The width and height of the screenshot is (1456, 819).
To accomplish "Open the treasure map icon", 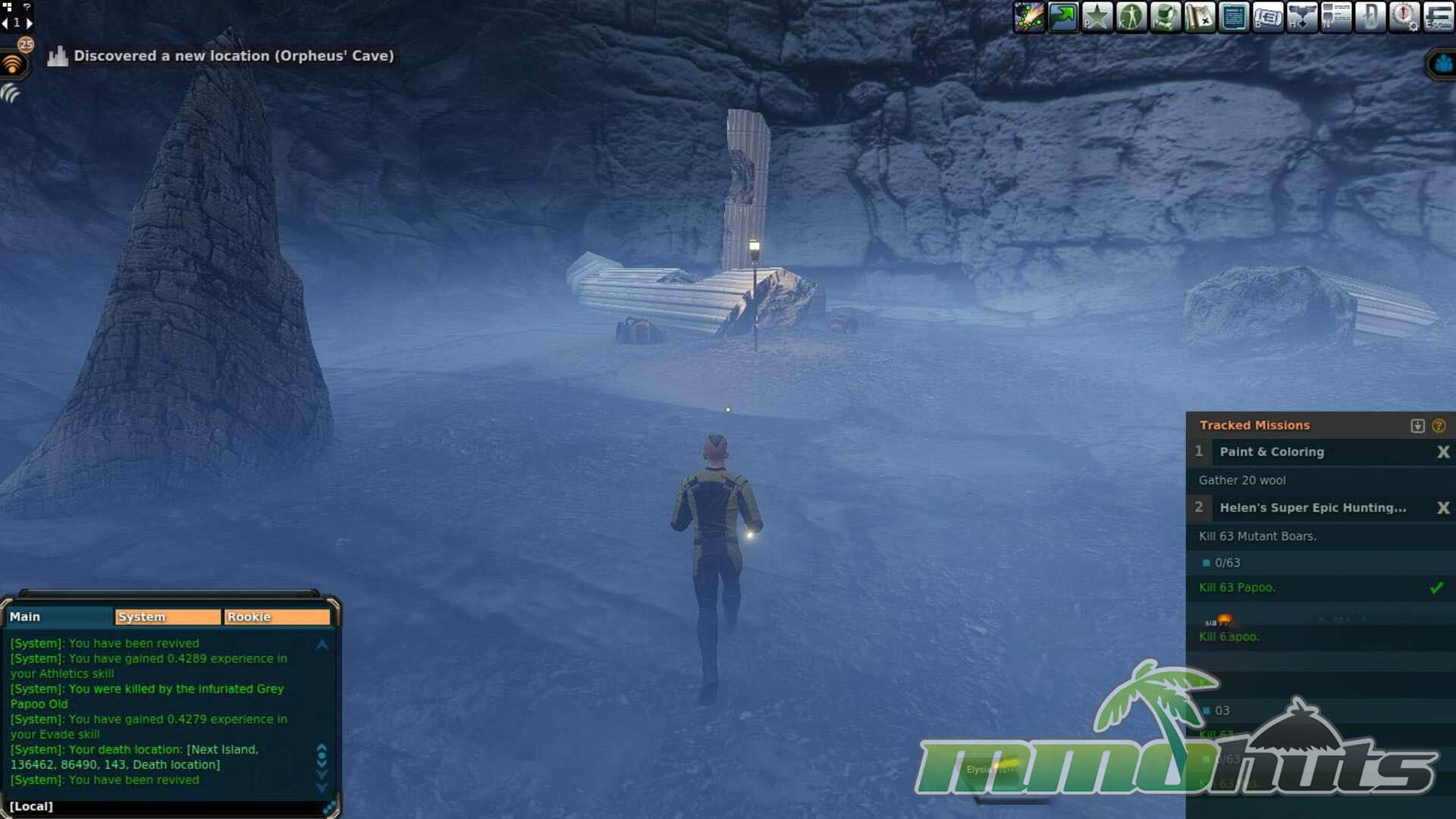I will click(1200, 17).
